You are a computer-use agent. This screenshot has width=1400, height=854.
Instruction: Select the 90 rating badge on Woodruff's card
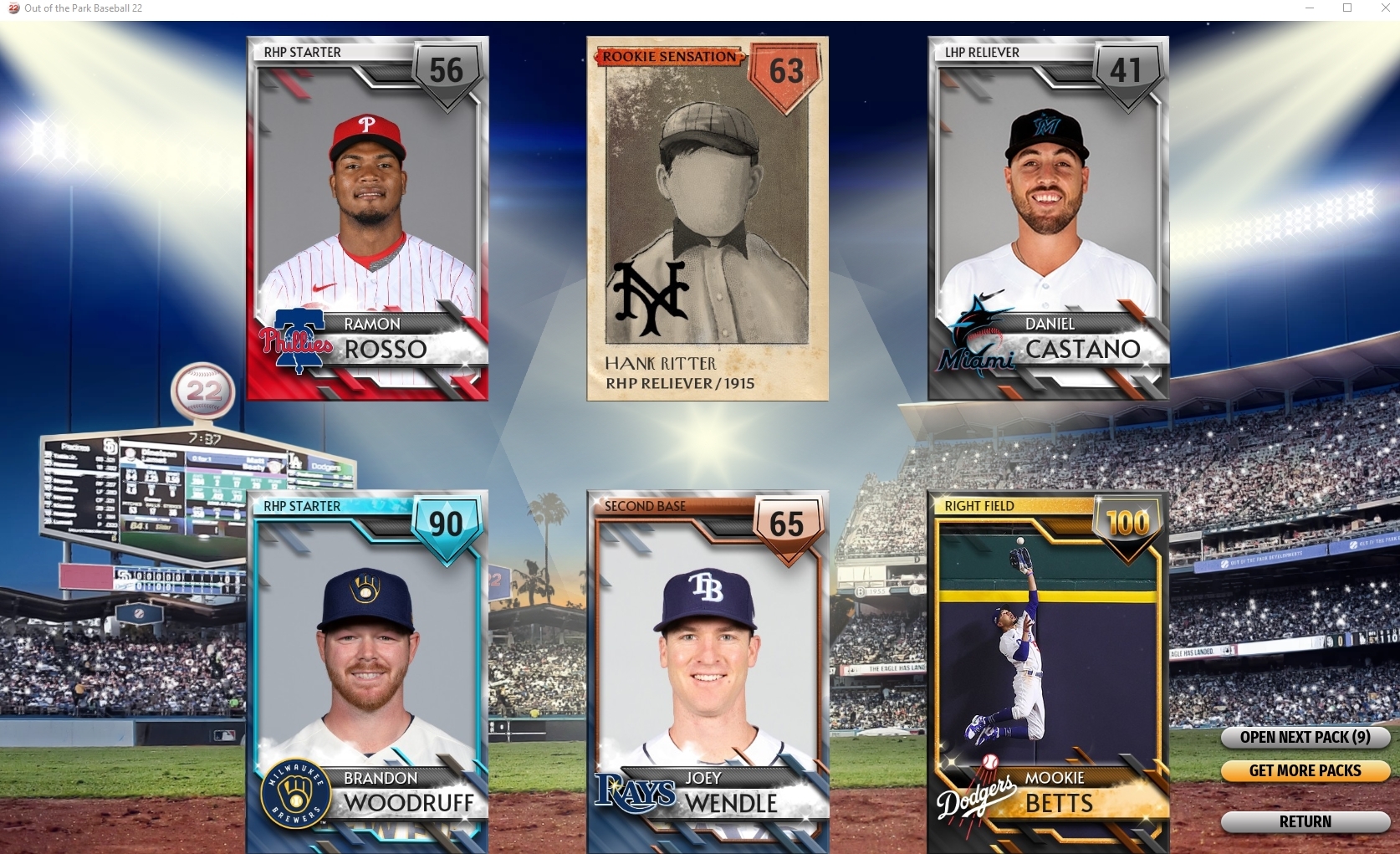(x=446, y=525)
